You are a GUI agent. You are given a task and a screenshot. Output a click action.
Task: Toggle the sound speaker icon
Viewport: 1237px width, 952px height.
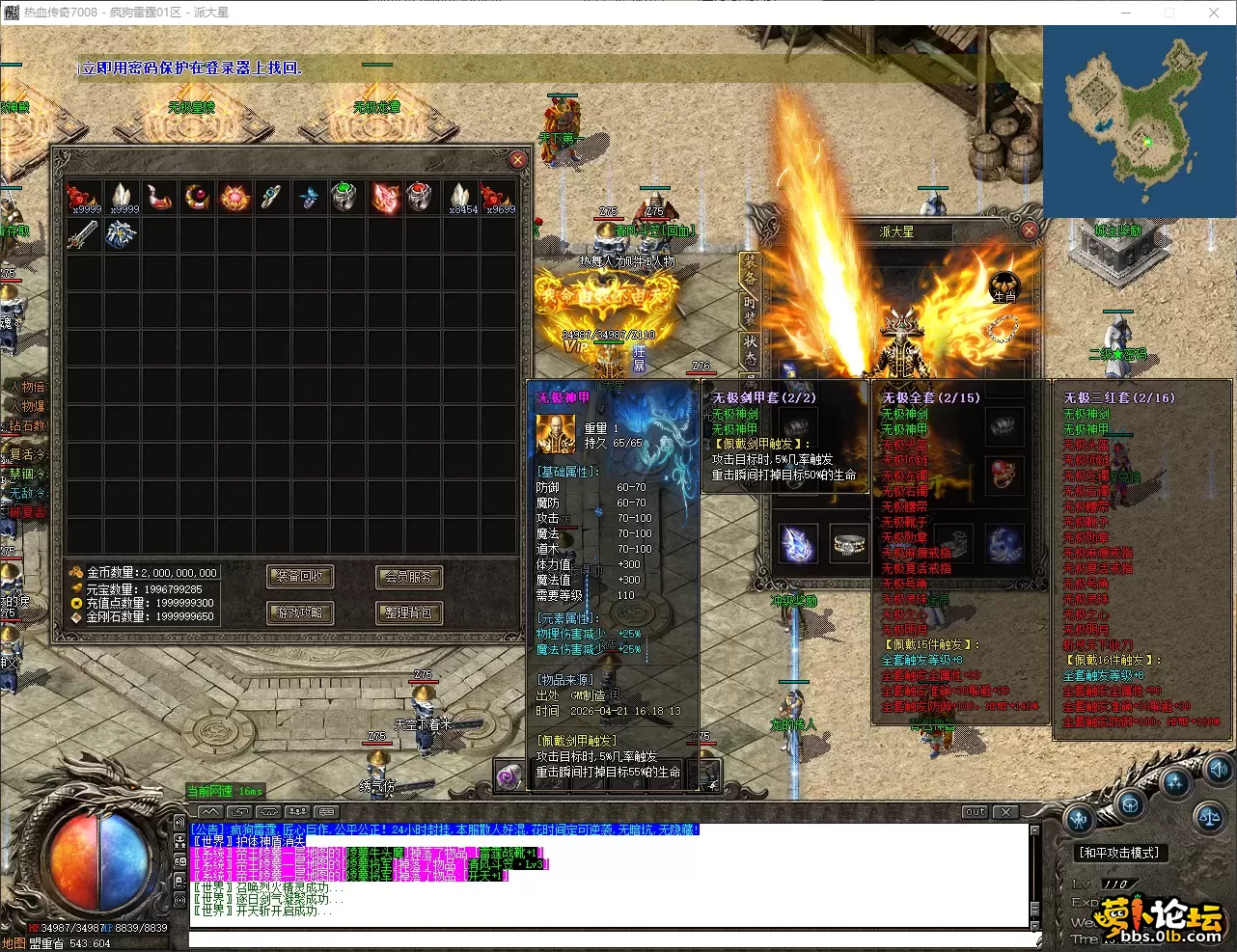tap(1220, 769)
